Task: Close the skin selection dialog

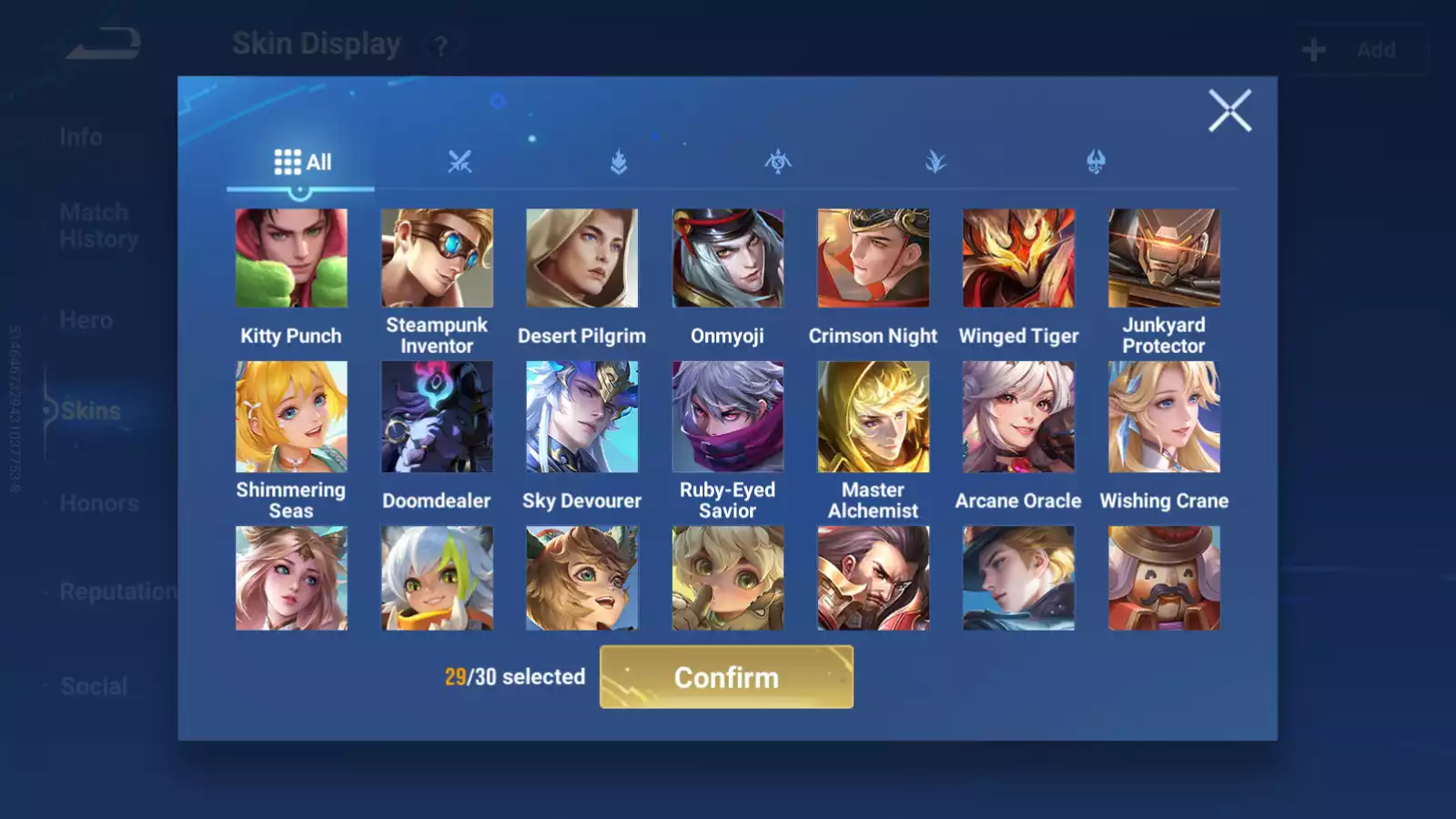Action: coord(1229,111)
